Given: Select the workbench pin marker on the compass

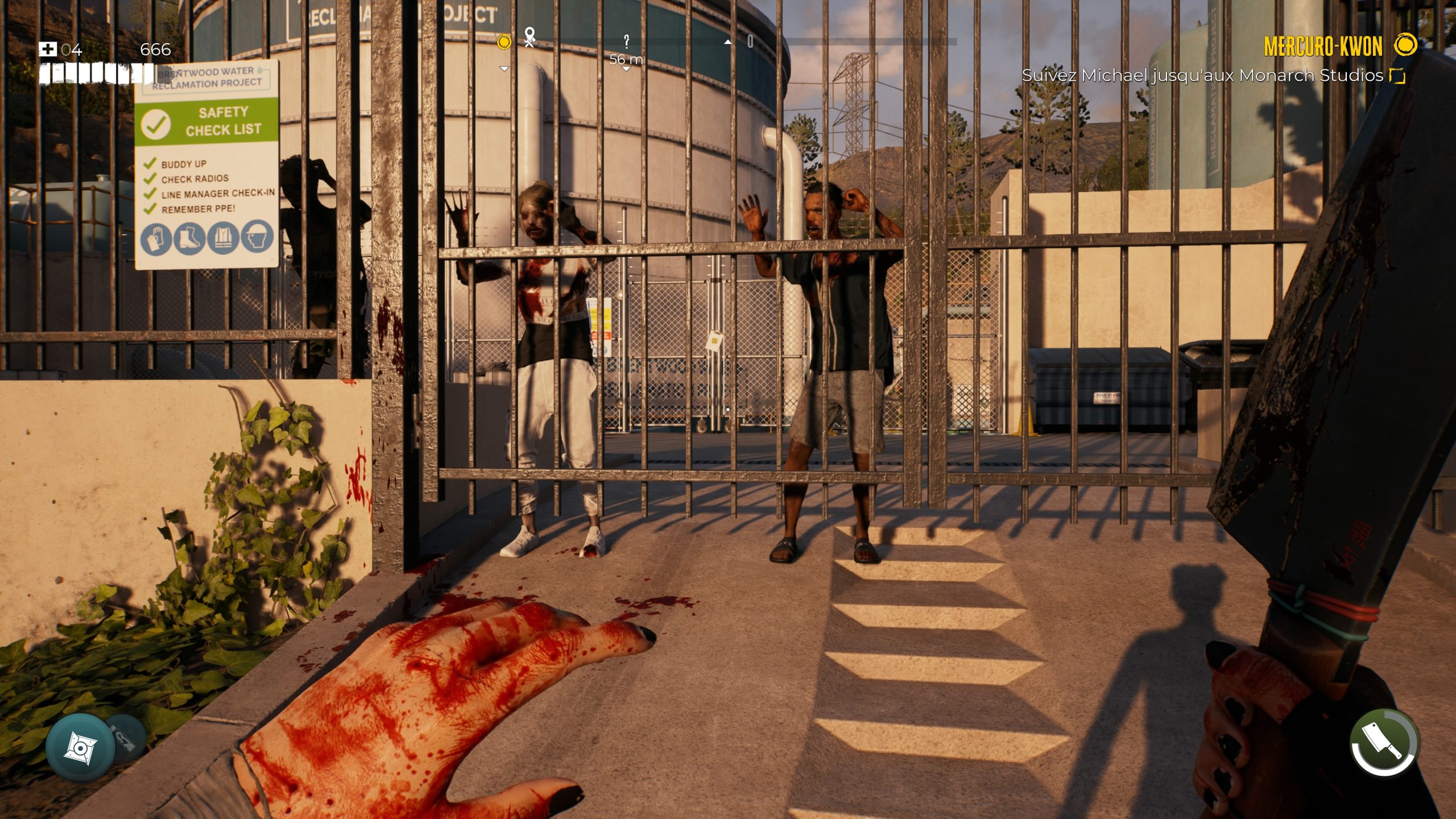Looking at the screenshot, I should [x=530, y=38].
